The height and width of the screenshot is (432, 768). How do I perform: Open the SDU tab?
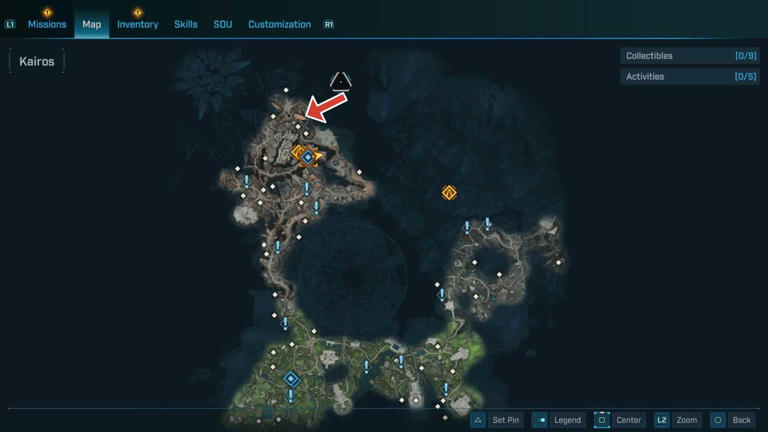click(x=222, y=24)
